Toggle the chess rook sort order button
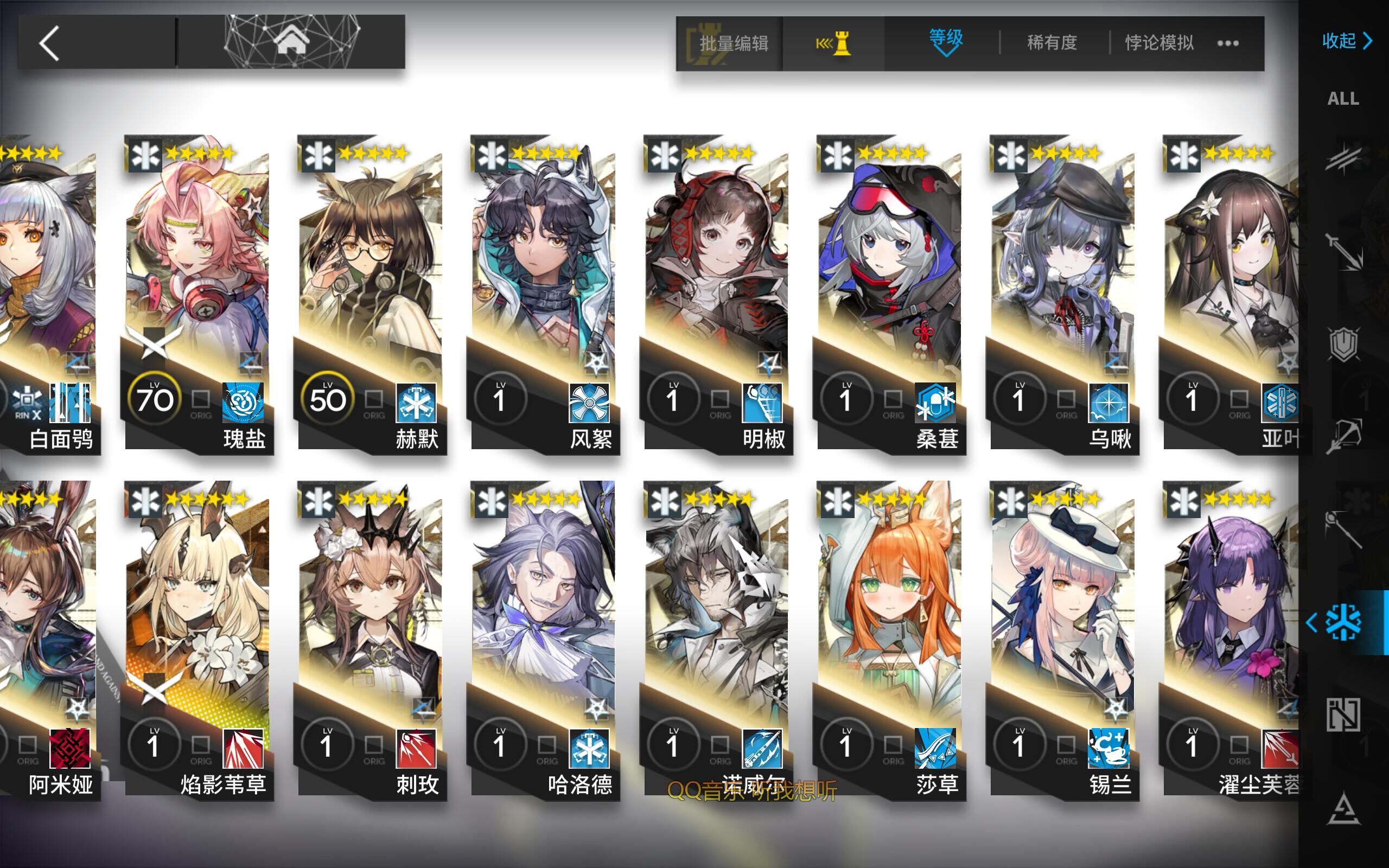1389x868 pixels. tap(834, 43)
